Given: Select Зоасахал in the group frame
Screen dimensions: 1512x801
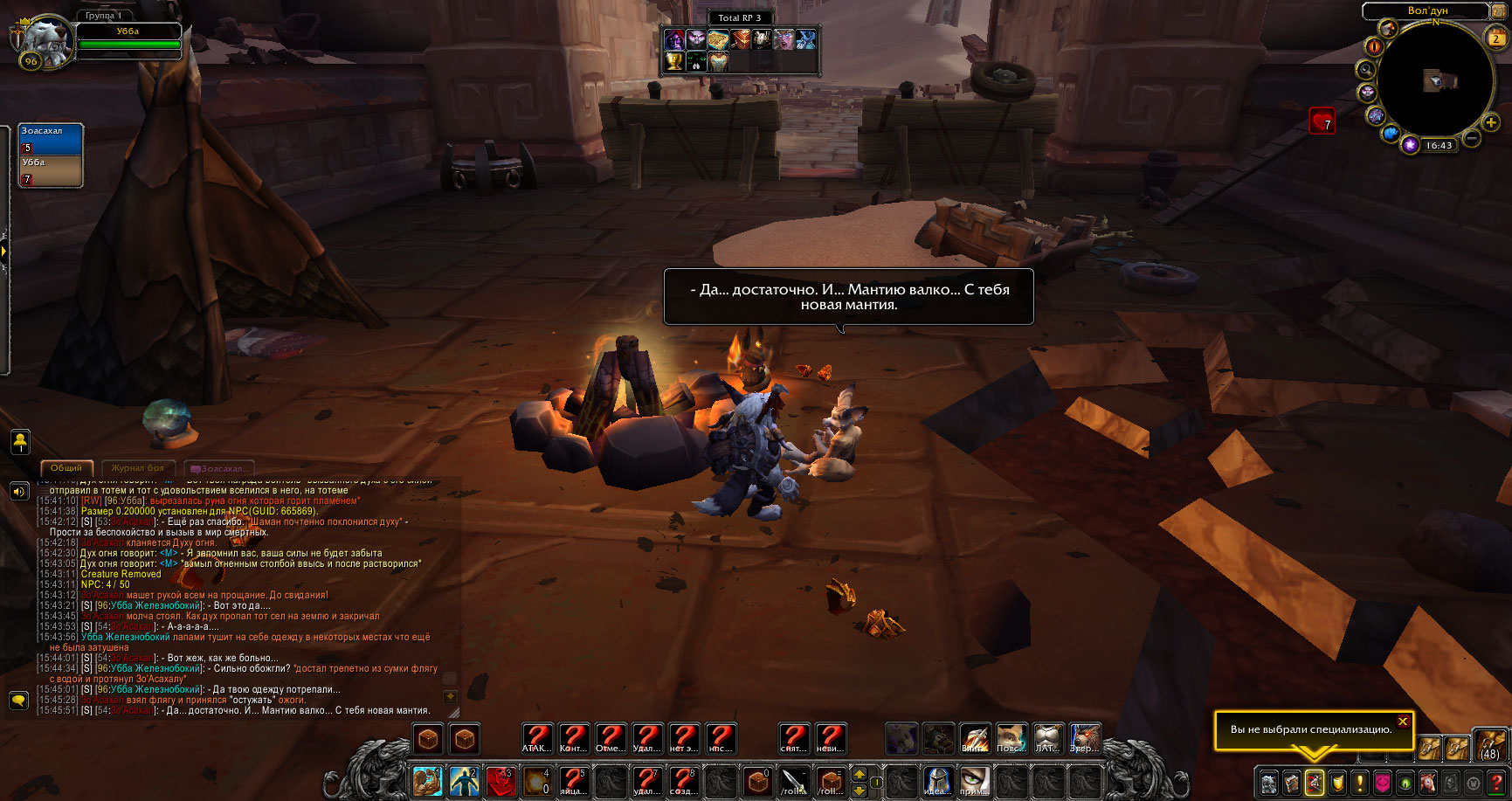Looking at the screenshot, I should pos(51,140).
